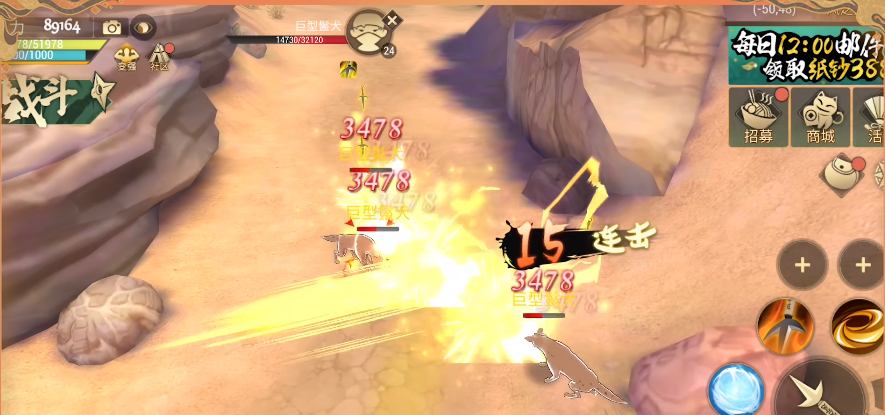Image resolution: width=885 pixels, height=415 pixels.
Task: Toggle the eye visibility icon
Action: pyautogui.click(x=144, y=27)
